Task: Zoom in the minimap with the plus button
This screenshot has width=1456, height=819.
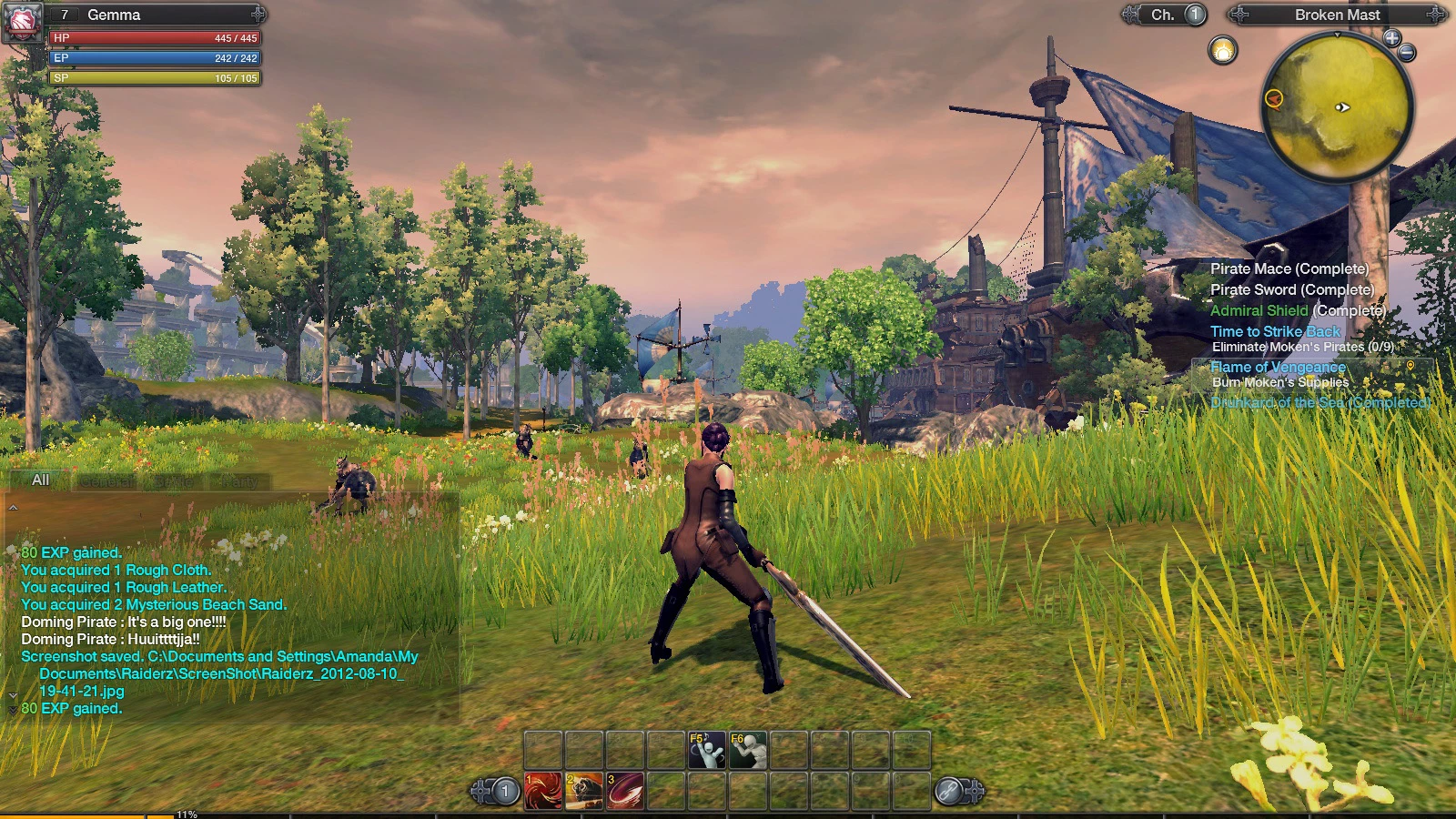Action: click(x=1391, y=37)
